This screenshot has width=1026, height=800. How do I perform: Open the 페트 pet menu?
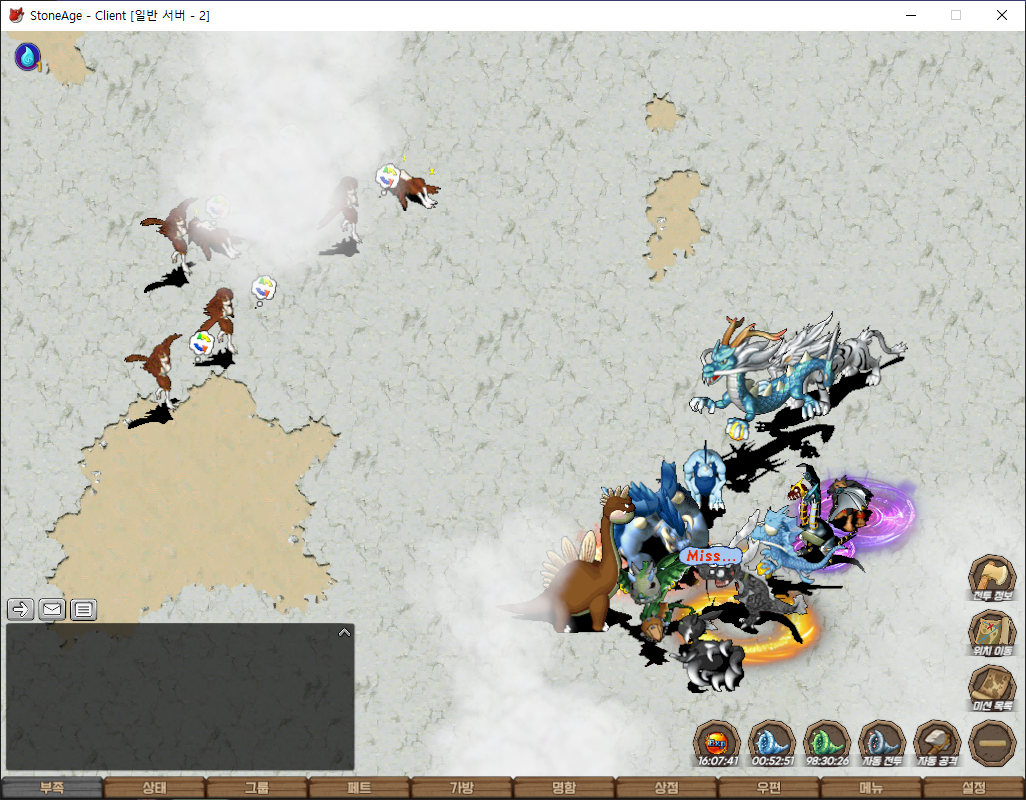point(359,788)
